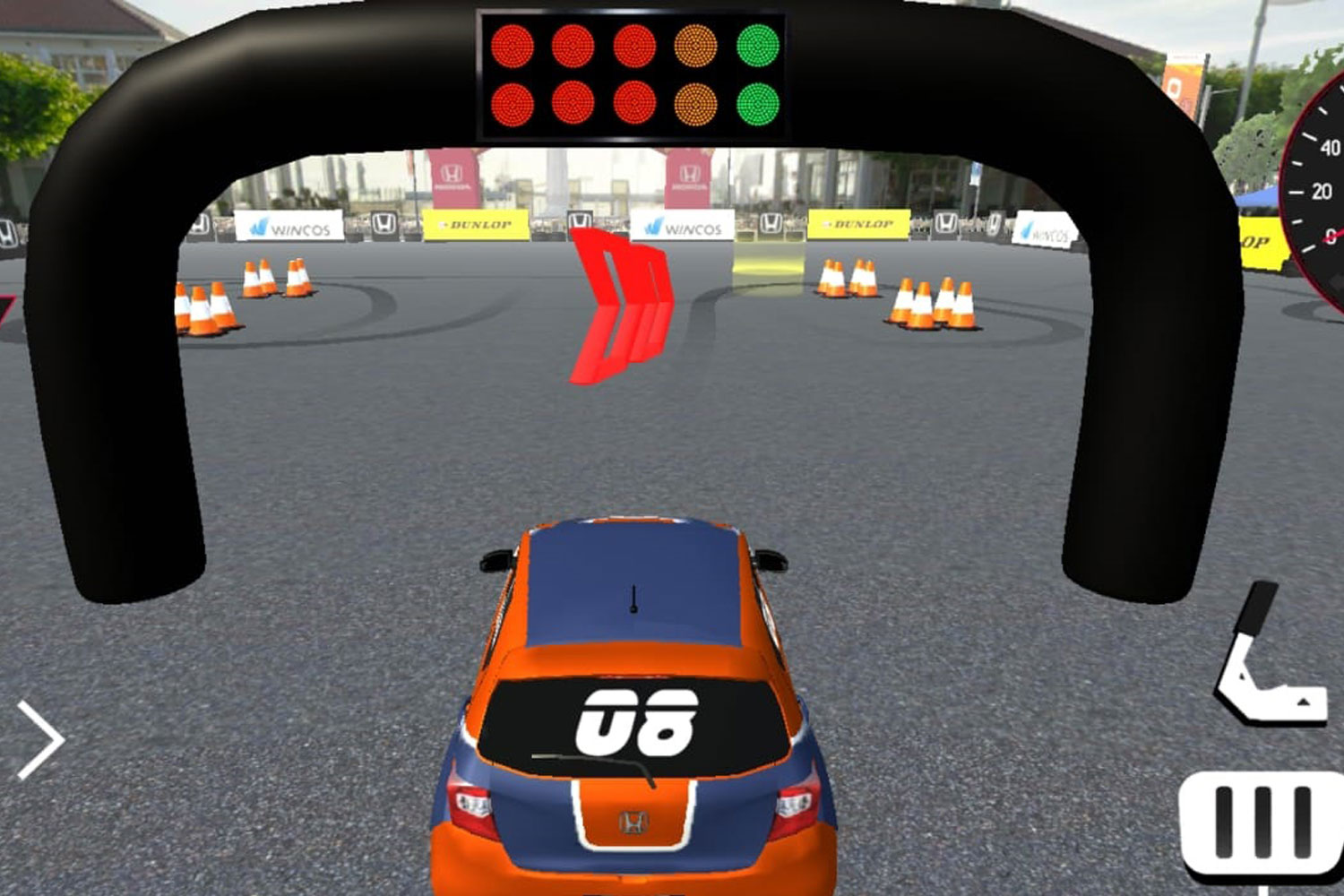Screen dimensions: 1344x896
Task: Pull the handbrake lever
Action: point(1266,654)
